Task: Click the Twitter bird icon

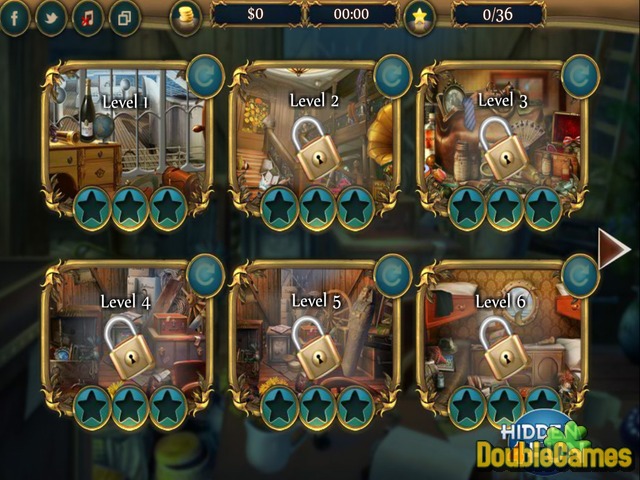Action: coord(52,17)
